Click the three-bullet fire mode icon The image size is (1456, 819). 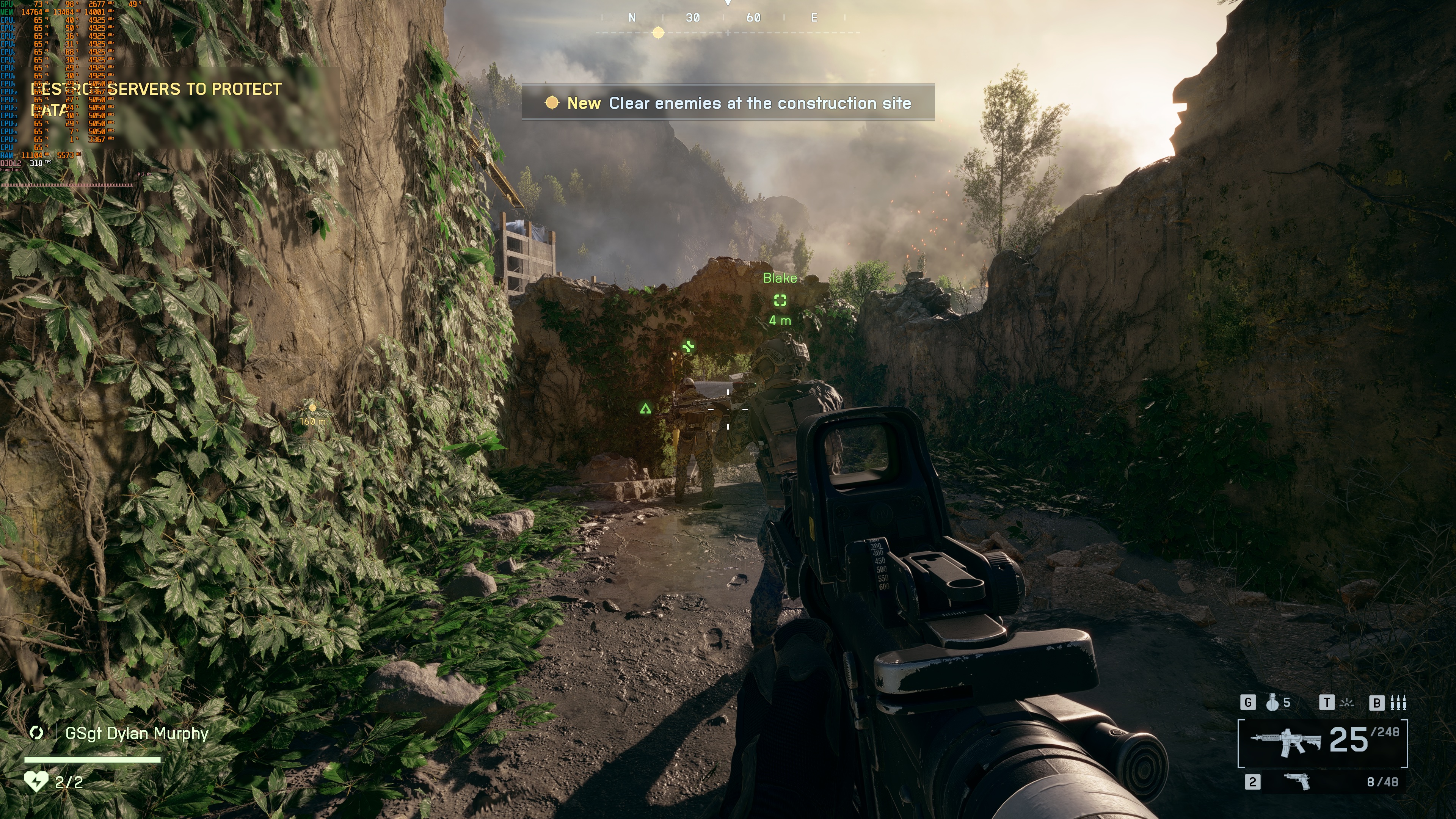pyautogui.click(x=1398, y=703)
